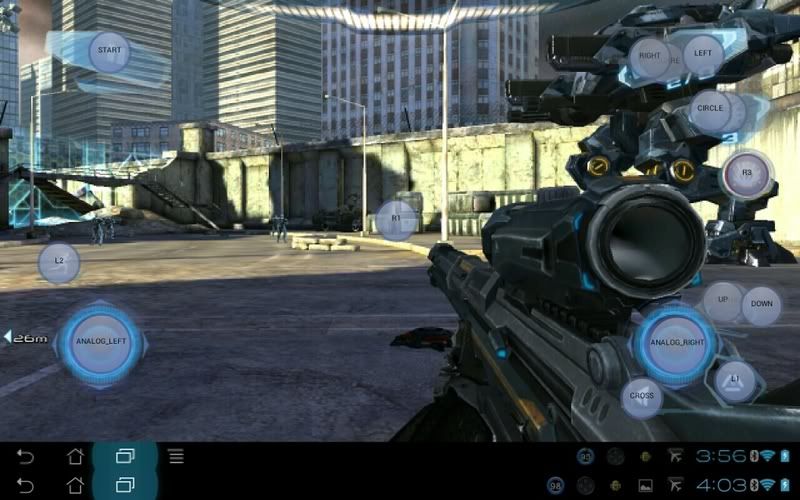
Task: Activate the CIRCLE touch button
Action: [711, 109]
